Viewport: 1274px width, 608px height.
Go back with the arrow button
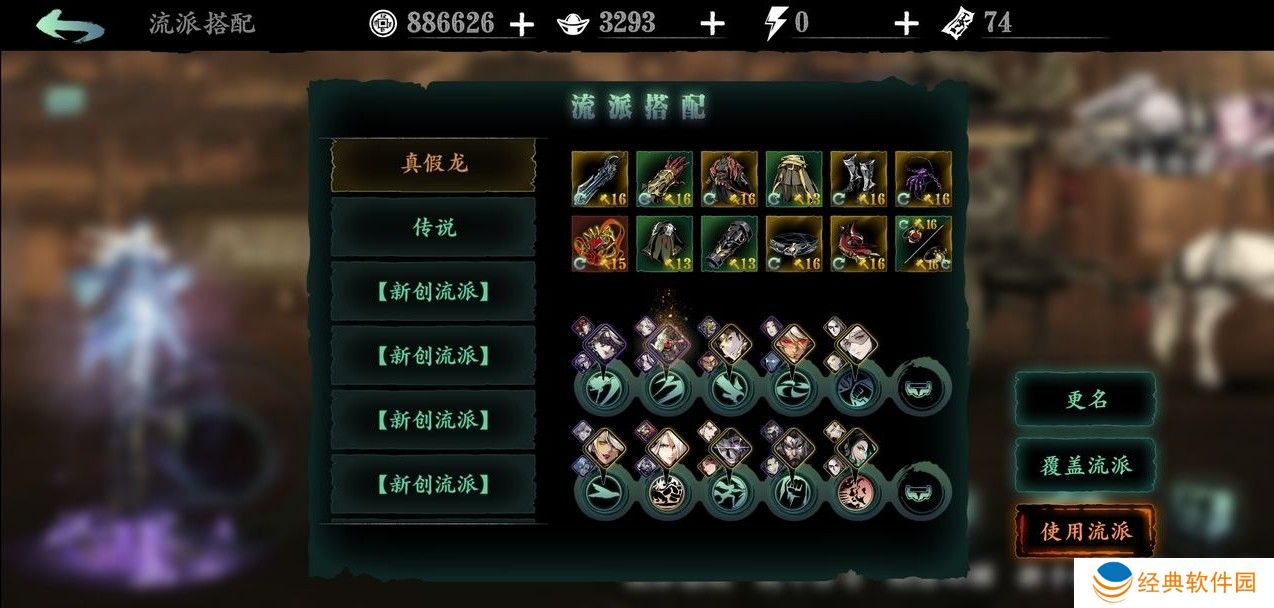tap(70, 24)
